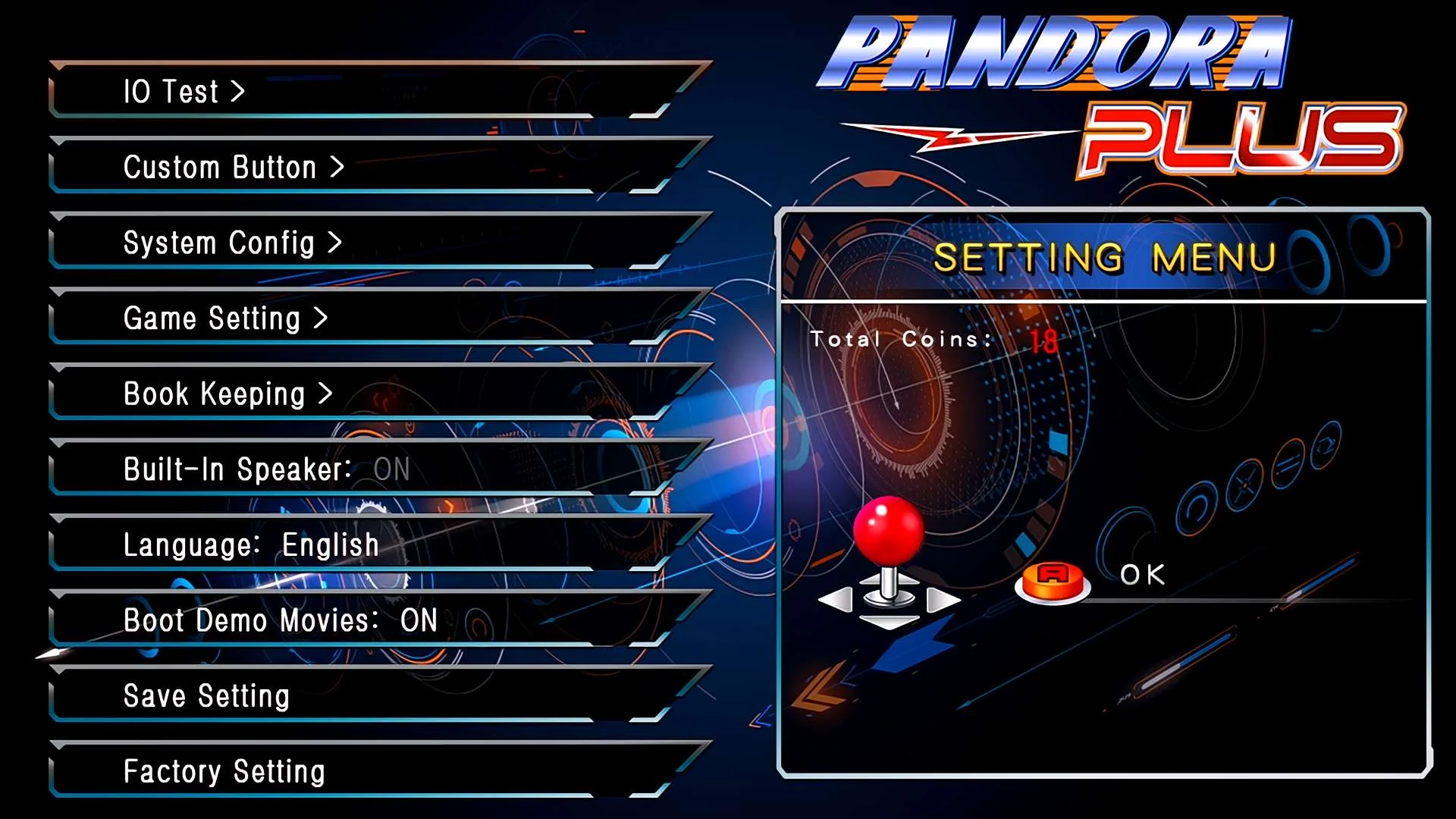1456x819 pixels.
Task: Change the Language setting from English
Action: pyautogui.click(x=251, y=545)
